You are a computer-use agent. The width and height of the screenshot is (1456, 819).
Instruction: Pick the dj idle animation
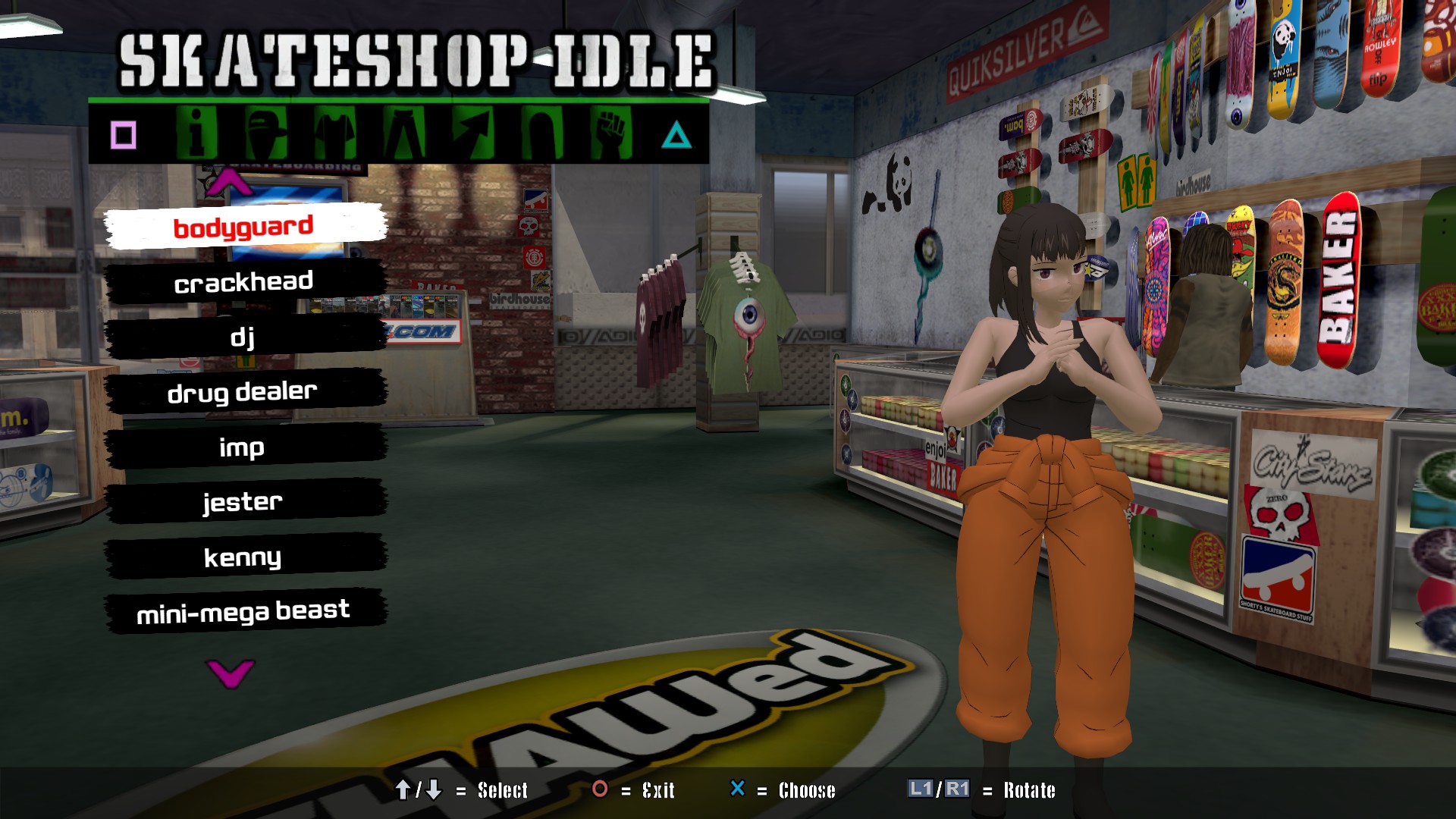pyautogui.click(x=244, y=337)
